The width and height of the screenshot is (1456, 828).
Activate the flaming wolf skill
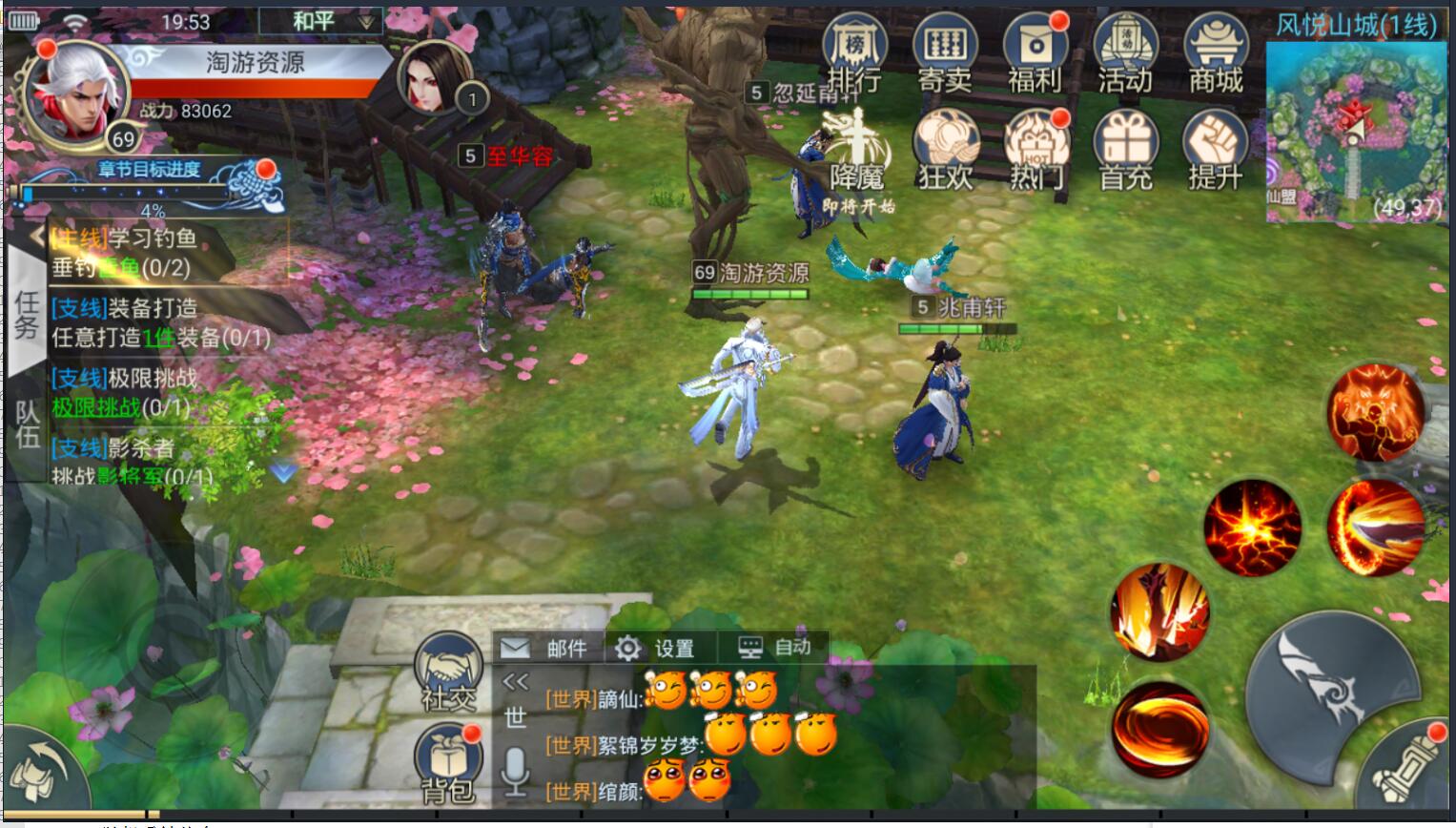coord(1375,412)
